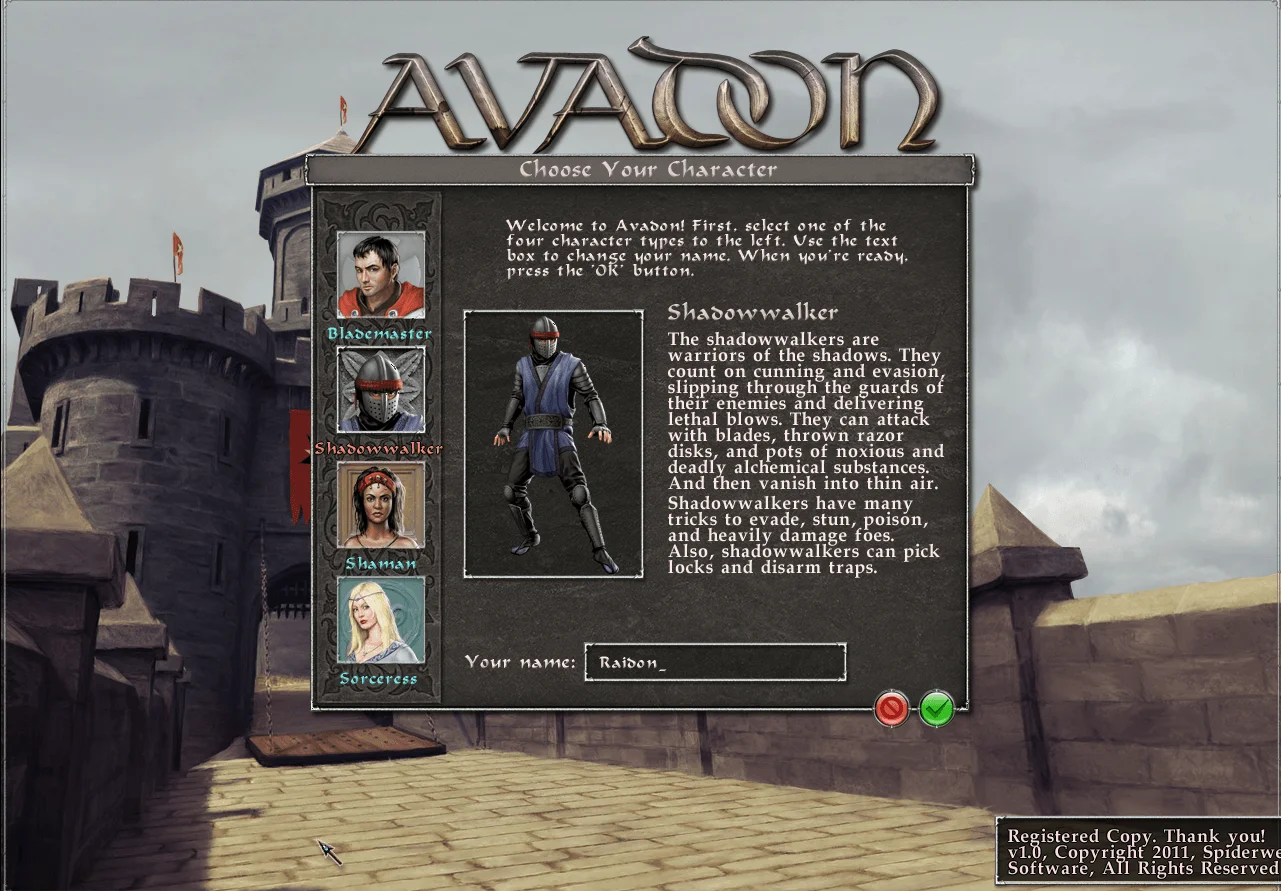This screenshot has height=891, width=1281.
Task: Click the shadowwalker description paragraph
Action: [805, 450]
